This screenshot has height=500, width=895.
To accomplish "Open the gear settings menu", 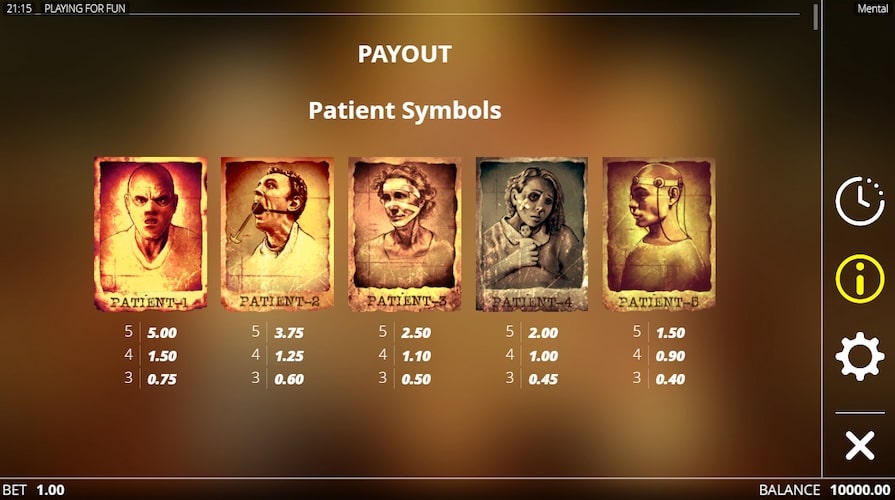I will pos(859,357).
